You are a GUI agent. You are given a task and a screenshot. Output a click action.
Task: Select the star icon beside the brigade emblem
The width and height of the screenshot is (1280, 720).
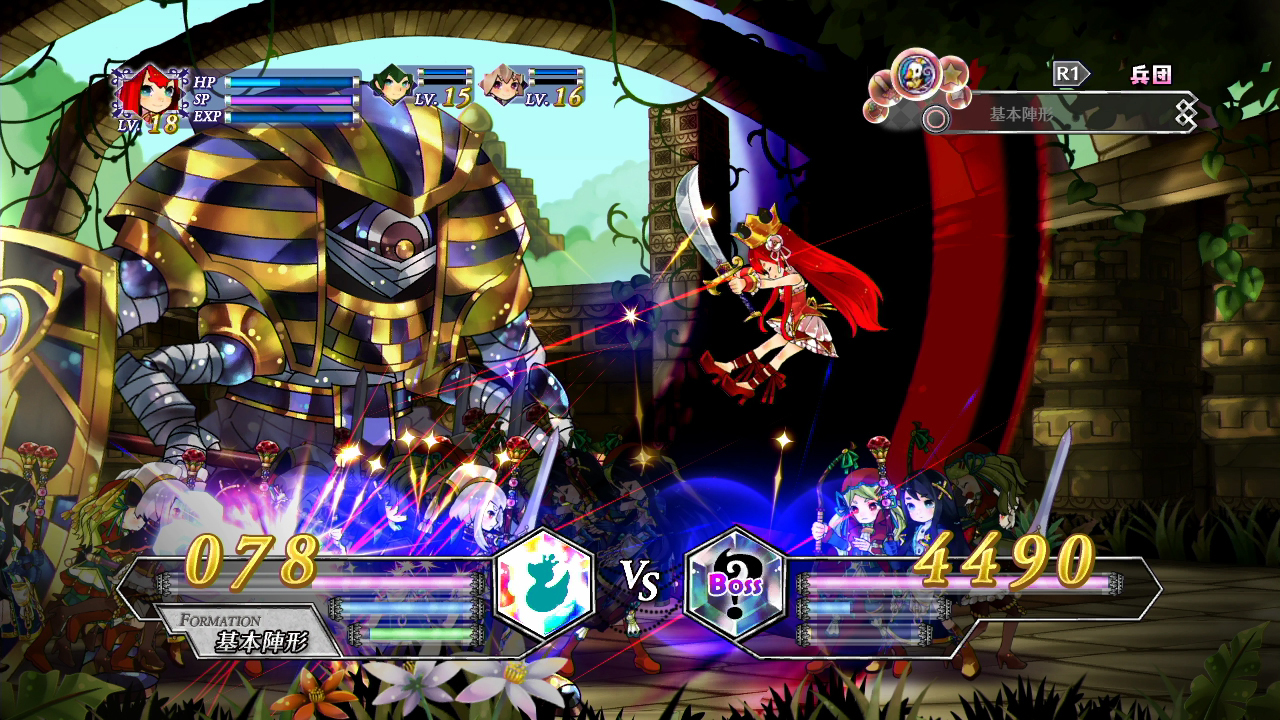[952, 75]
